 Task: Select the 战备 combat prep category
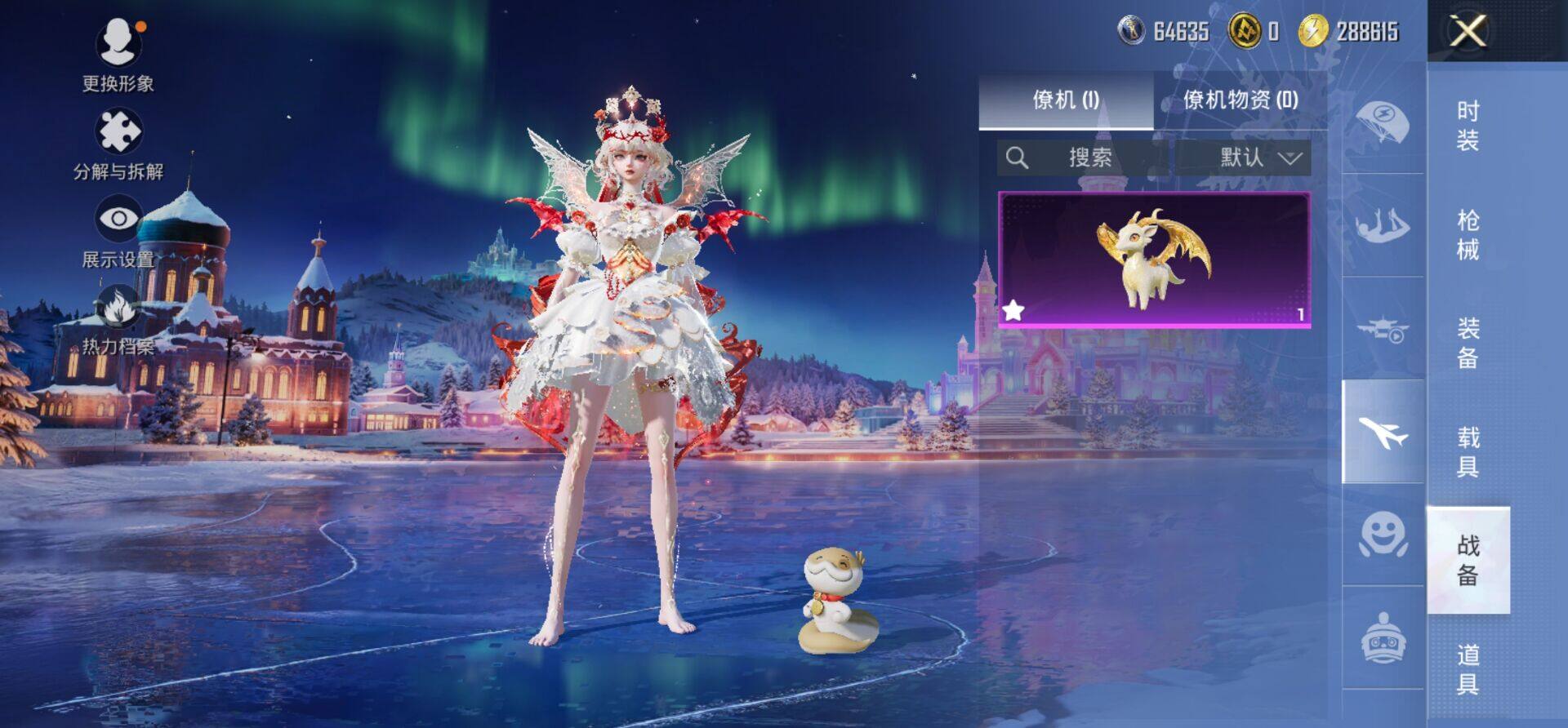coord(1468,560)
